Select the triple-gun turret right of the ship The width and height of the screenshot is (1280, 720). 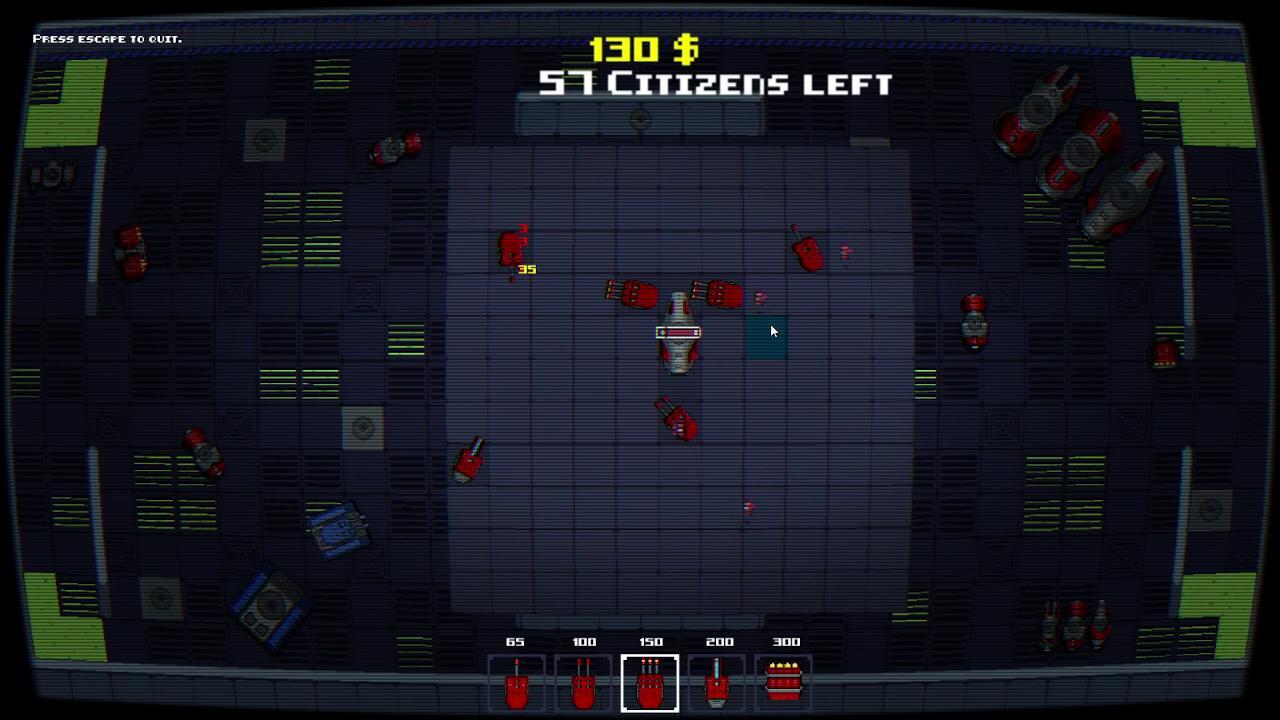pos(722,294)
